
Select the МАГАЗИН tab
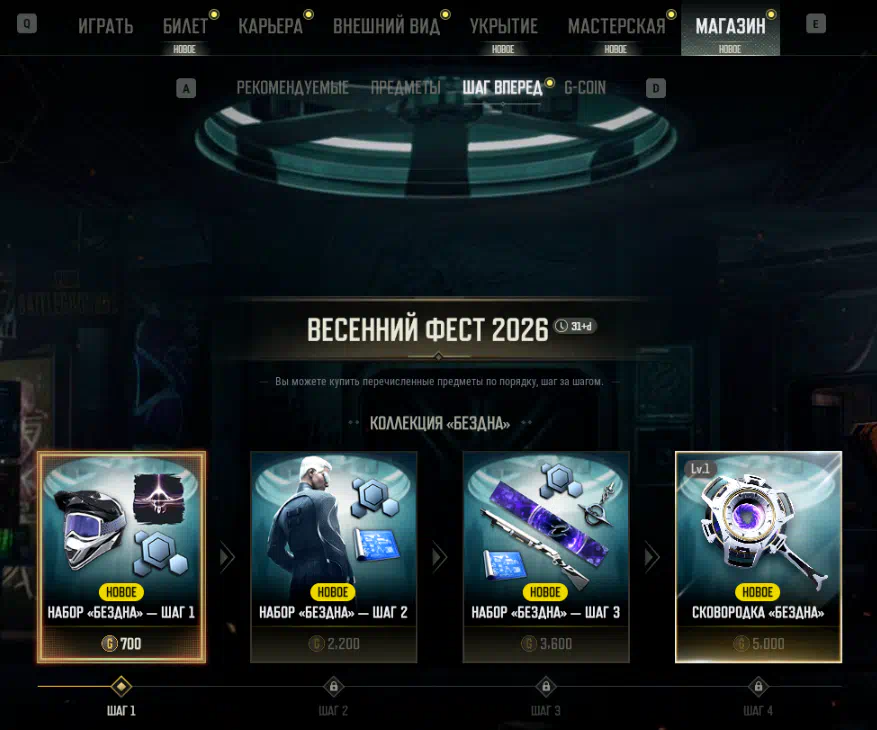pos(730,26)
